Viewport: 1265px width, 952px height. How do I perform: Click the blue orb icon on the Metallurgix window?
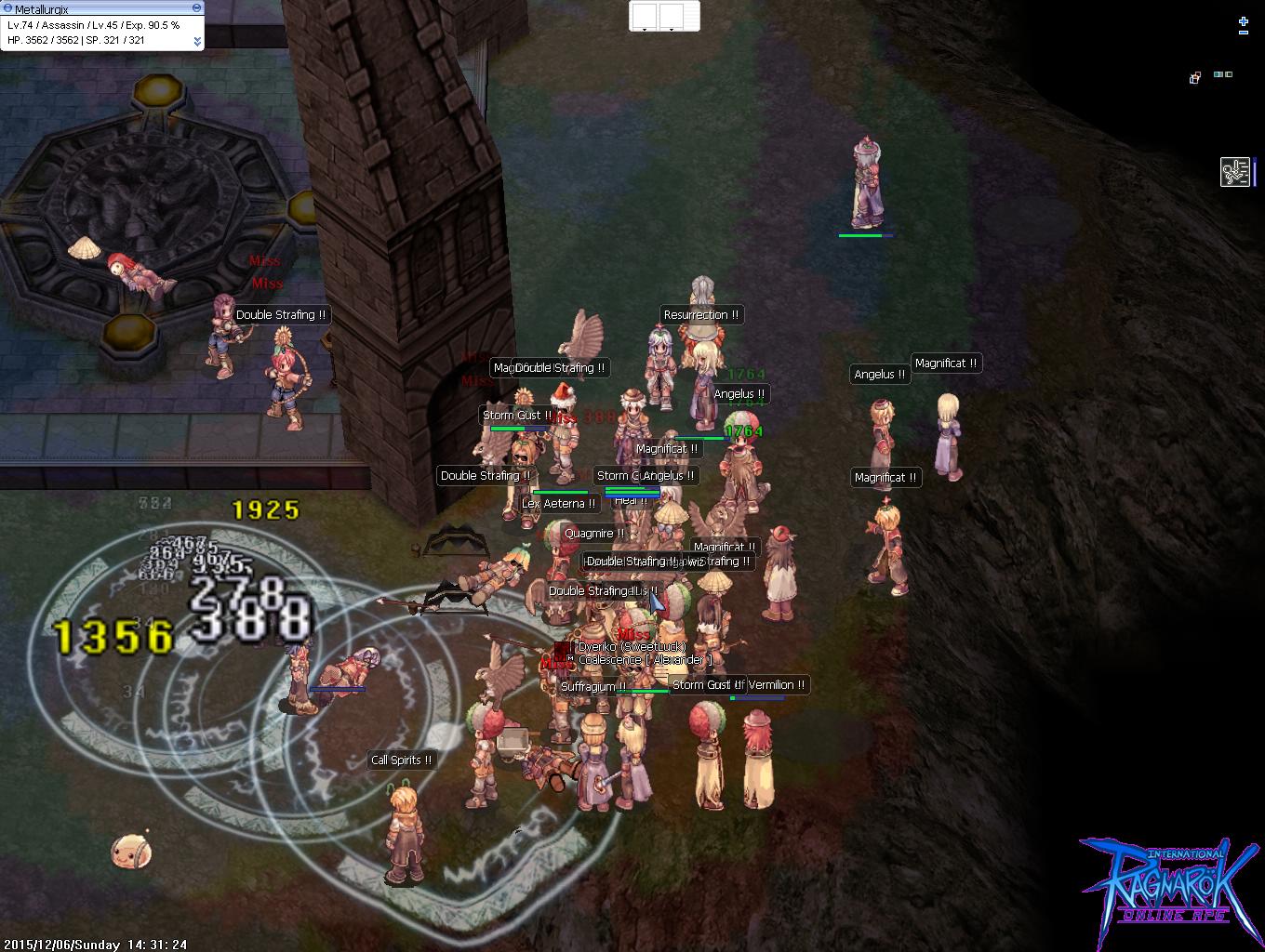click(x=9, y=7)
